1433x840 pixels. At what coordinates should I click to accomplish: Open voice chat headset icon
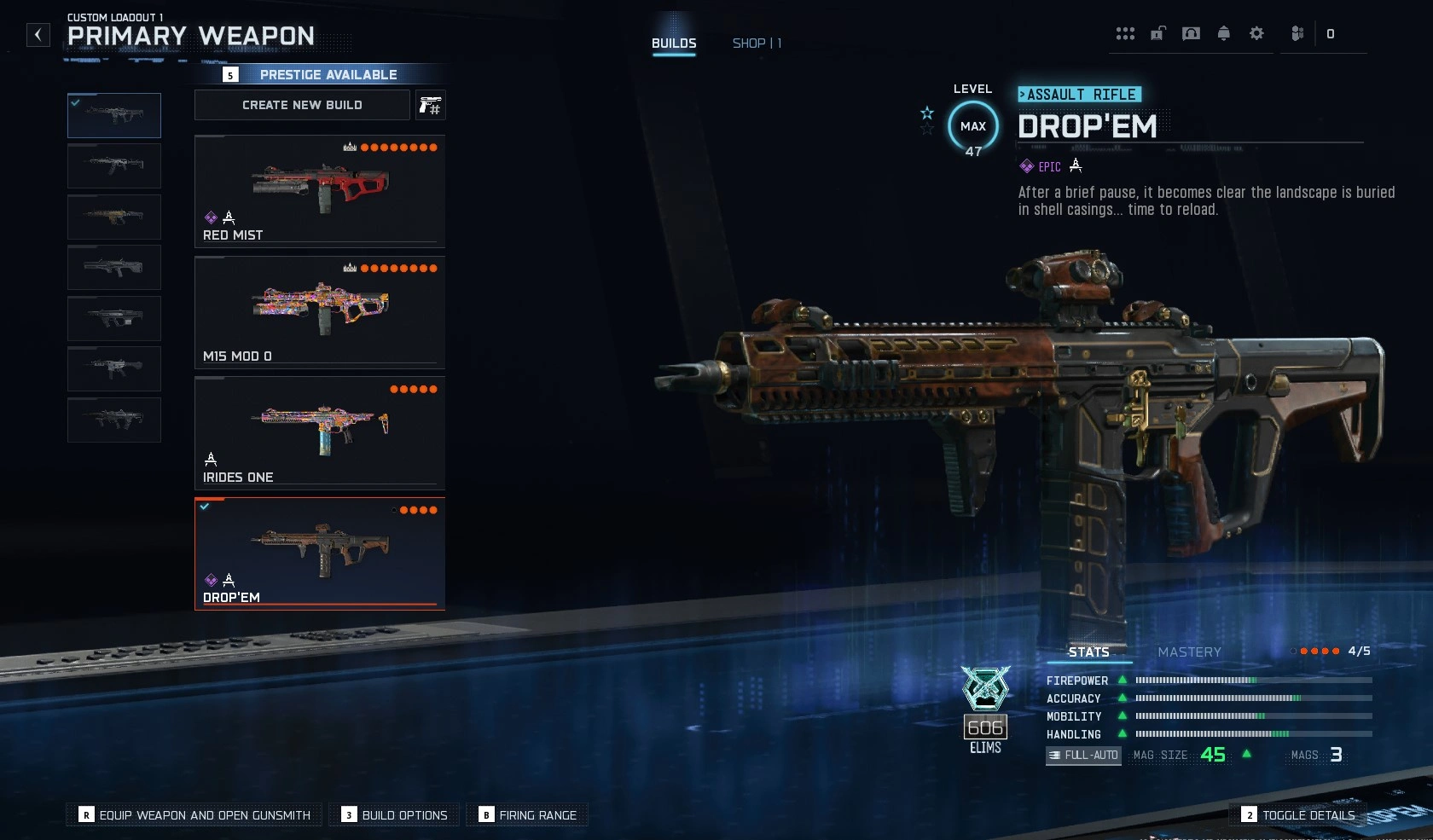[x=1191, y=33]
